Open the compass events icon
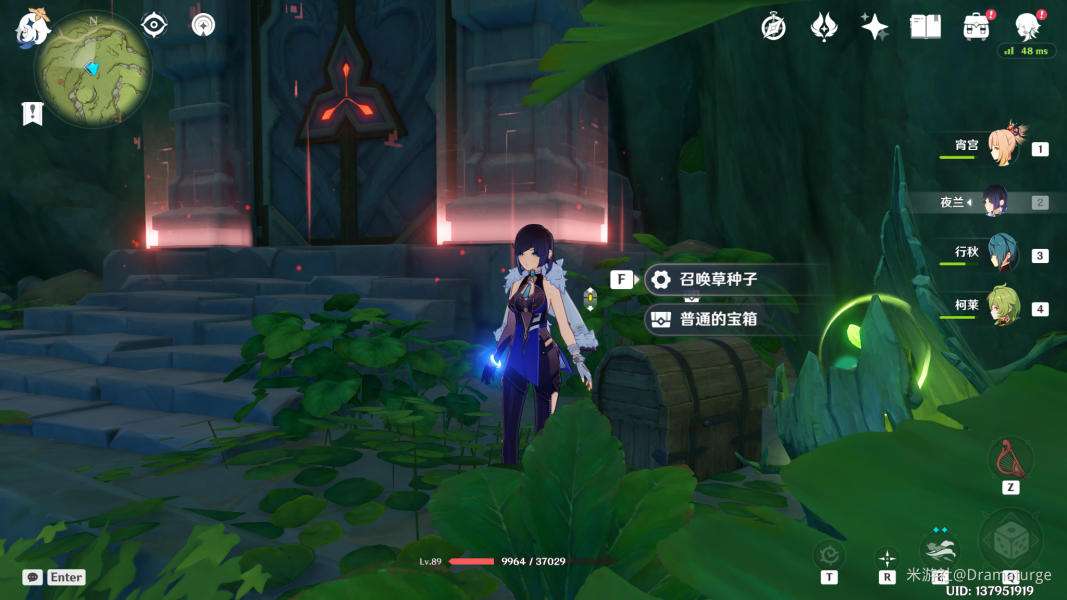 [773, 27]
